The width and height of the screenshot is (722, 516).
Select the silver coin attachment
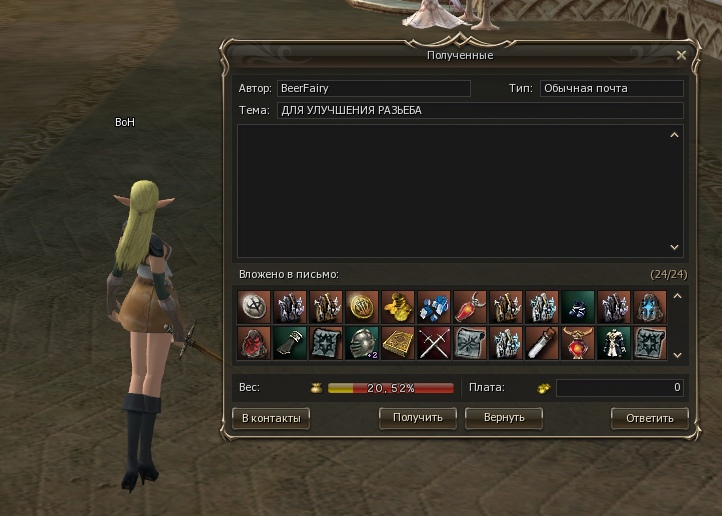click(254, 306)
